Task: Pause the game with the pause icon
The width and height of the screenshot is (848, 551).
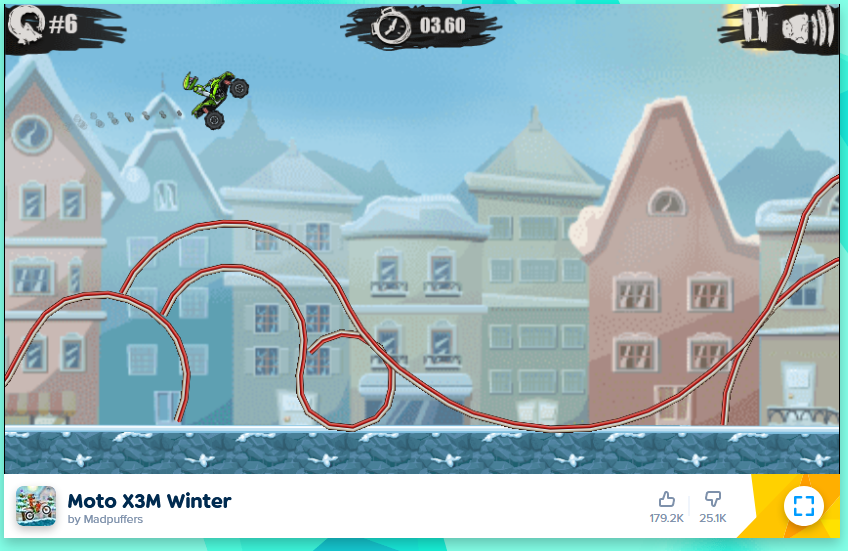Action: coord(756,26)
